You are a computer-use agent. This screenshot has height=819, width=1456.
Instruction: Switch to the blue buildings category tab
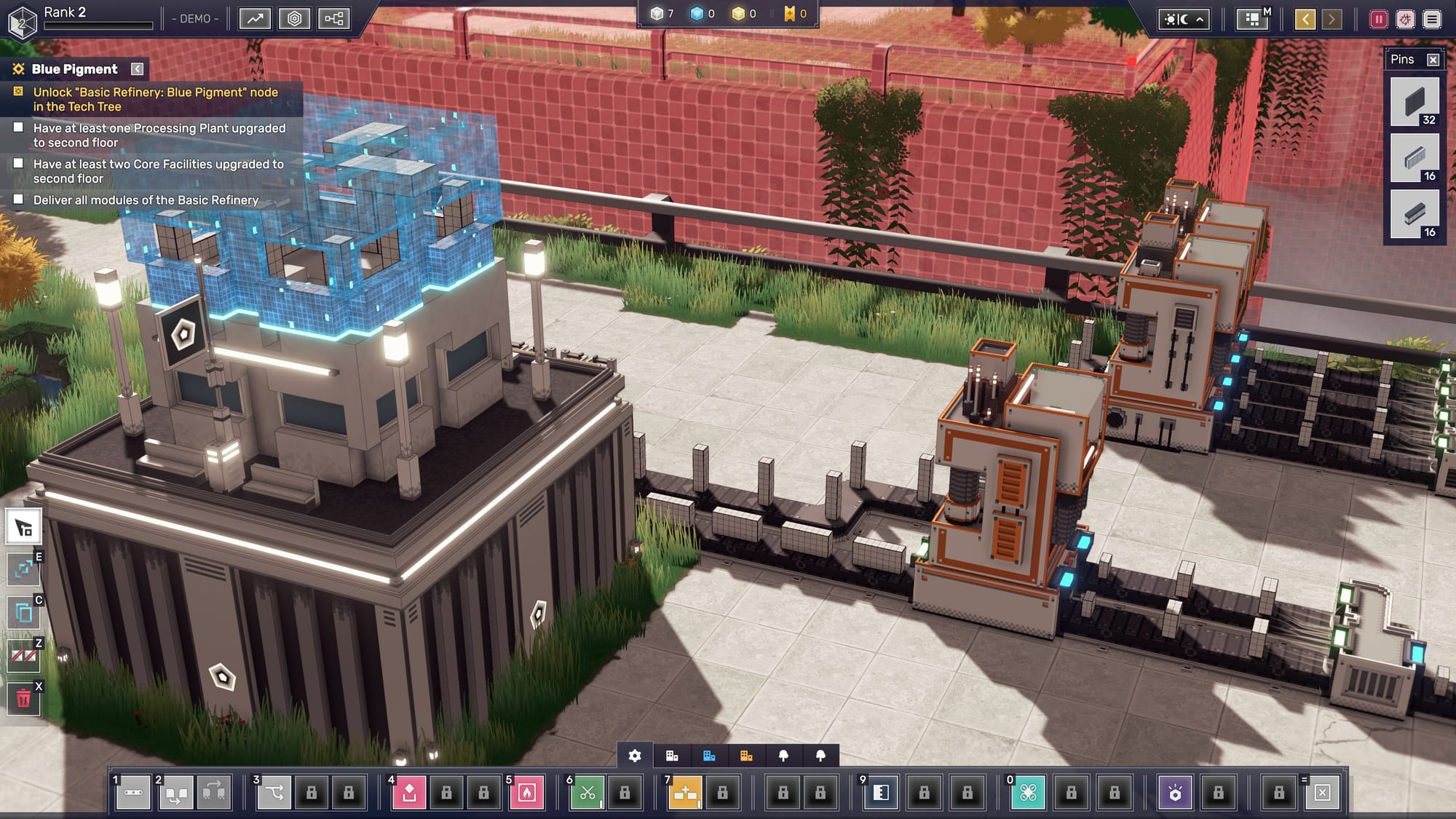709,756
